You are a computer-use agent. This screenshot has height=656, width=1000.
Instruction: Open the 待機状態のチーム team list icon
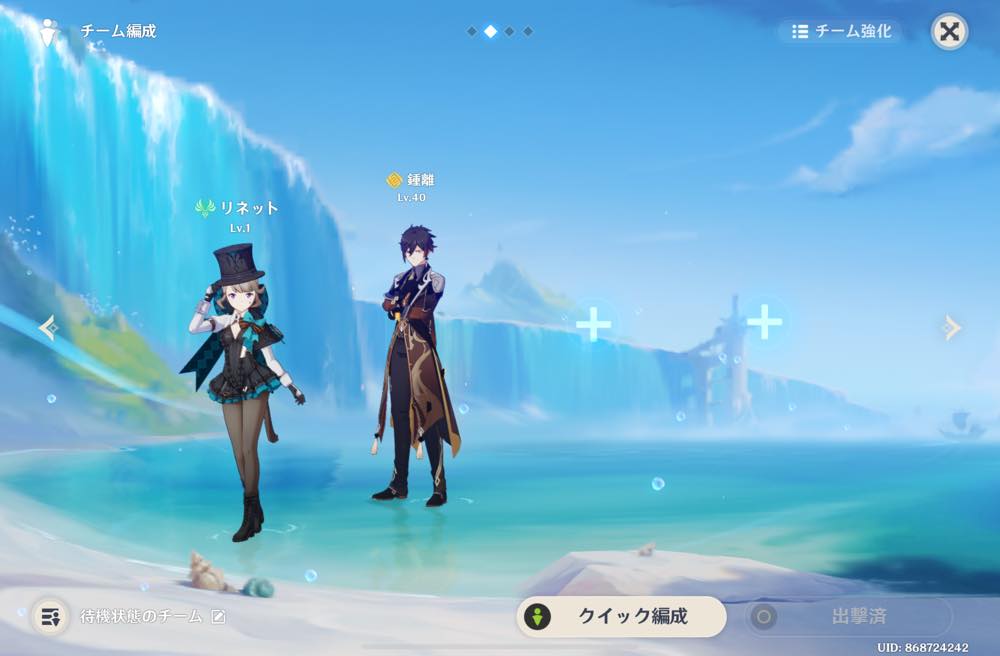pyautogui.click(x=49, y=616)
